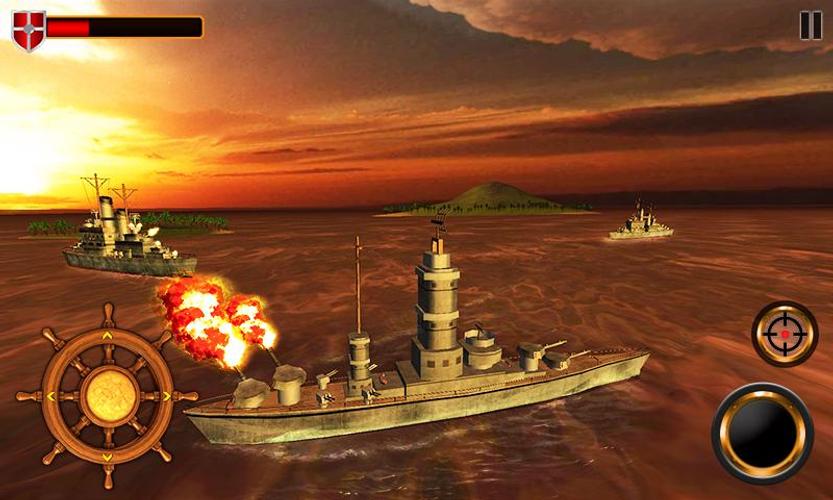833x500 pixels.
Task: Tap the ship's steering wheel control
Action: [x=108, y=396]
